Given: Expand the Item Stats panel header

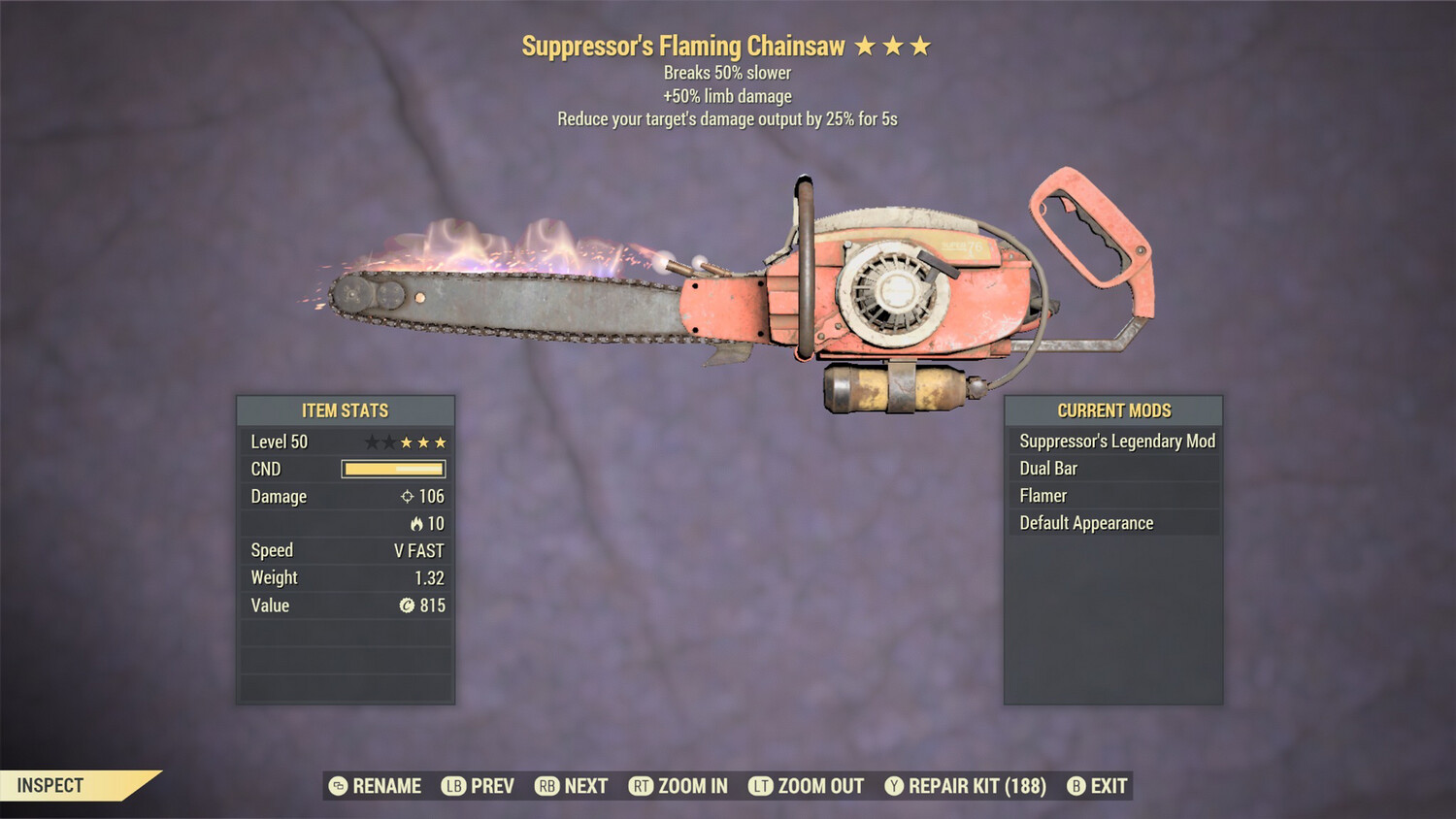Looking at the screenshot, I should (x=345, y=410).
